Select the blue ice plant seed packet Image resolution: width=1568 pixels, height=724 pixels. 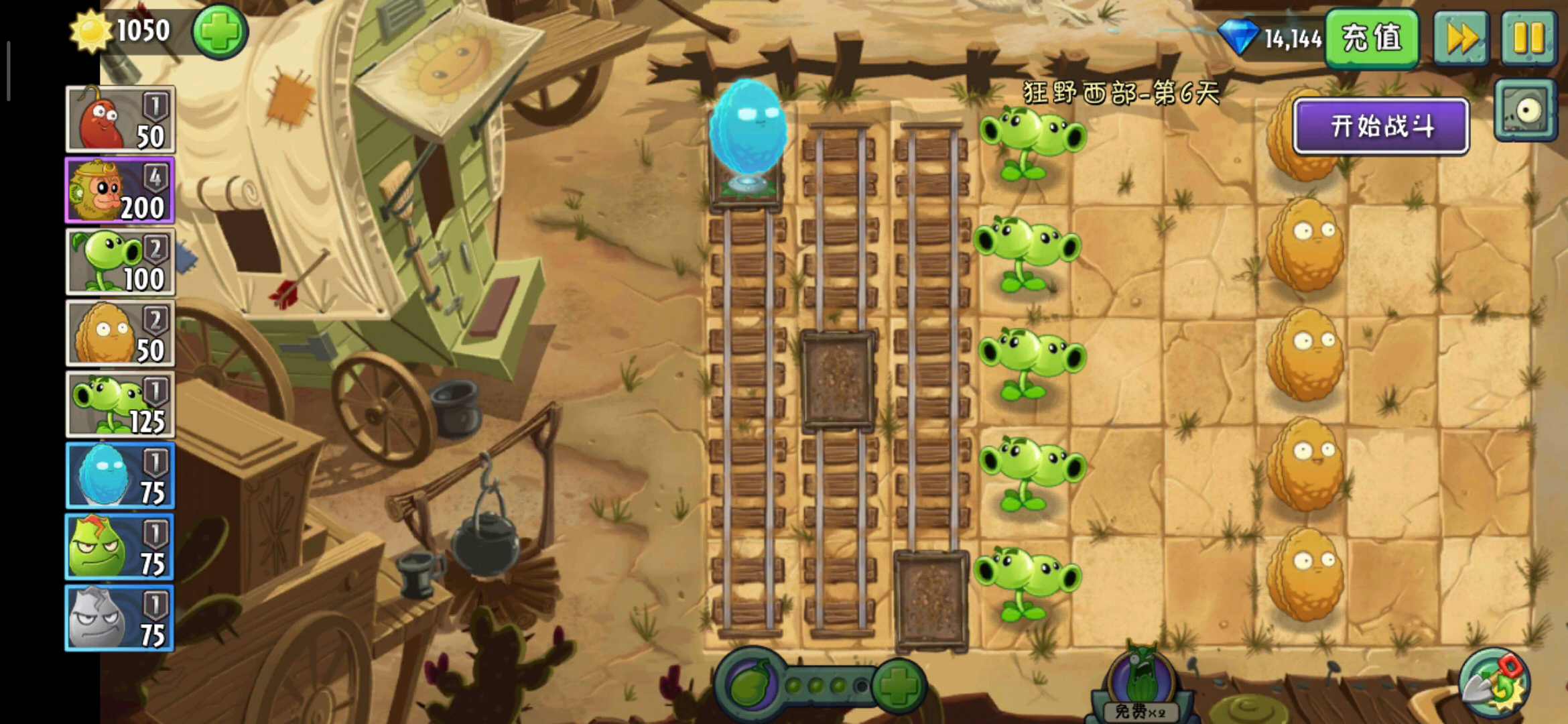(x=120, y=476)
